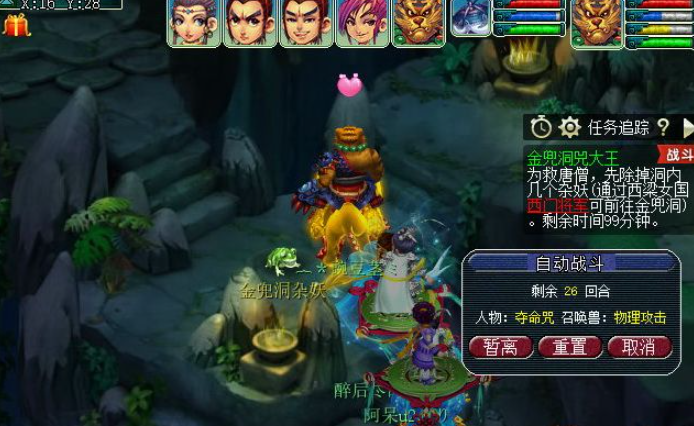Select the purple-haired teammate portrait with headband
Screen dimensions: 694x426
point(194,23)
